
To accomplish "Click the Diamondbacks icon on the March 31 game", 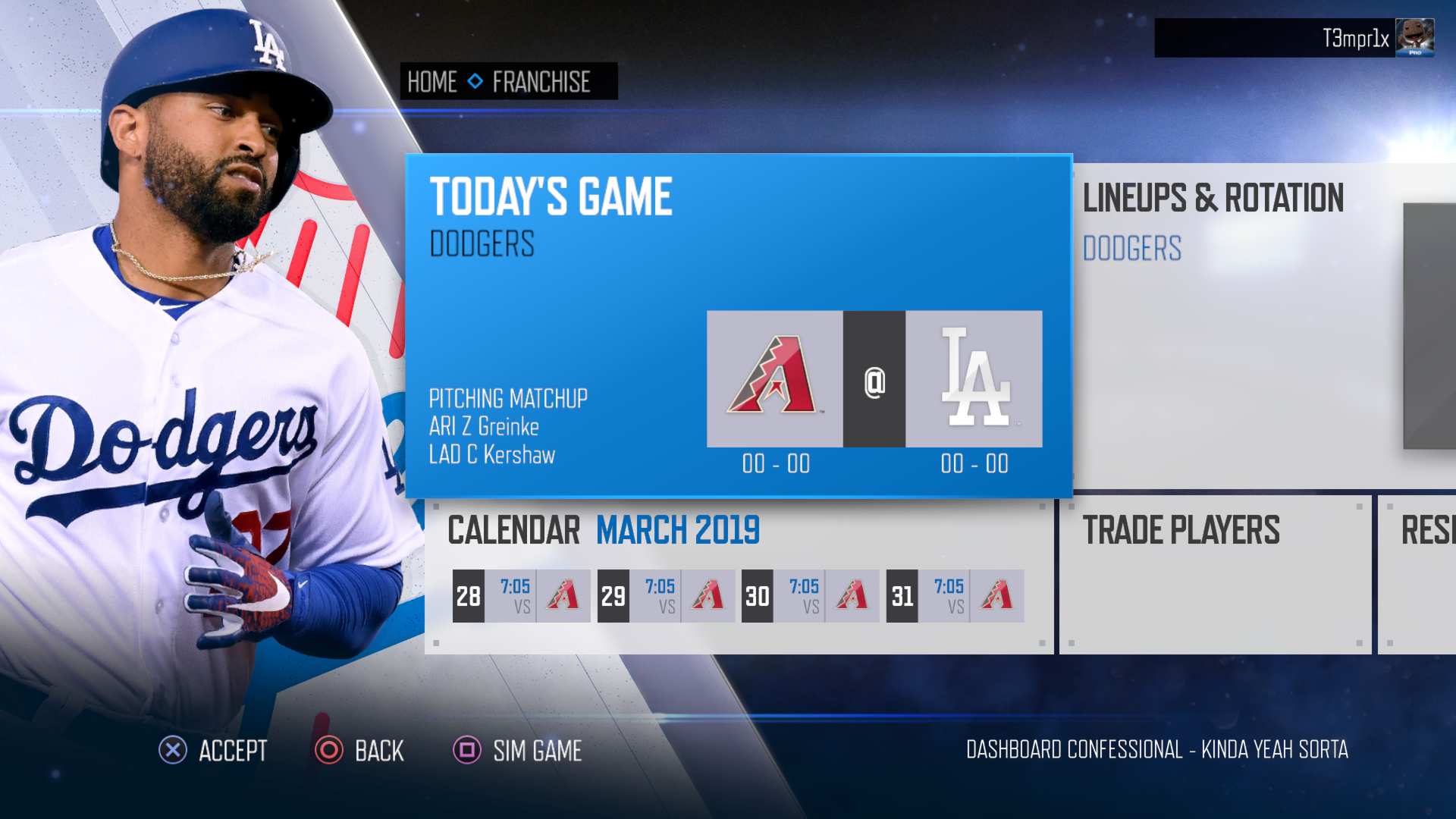I will [997, 596].
